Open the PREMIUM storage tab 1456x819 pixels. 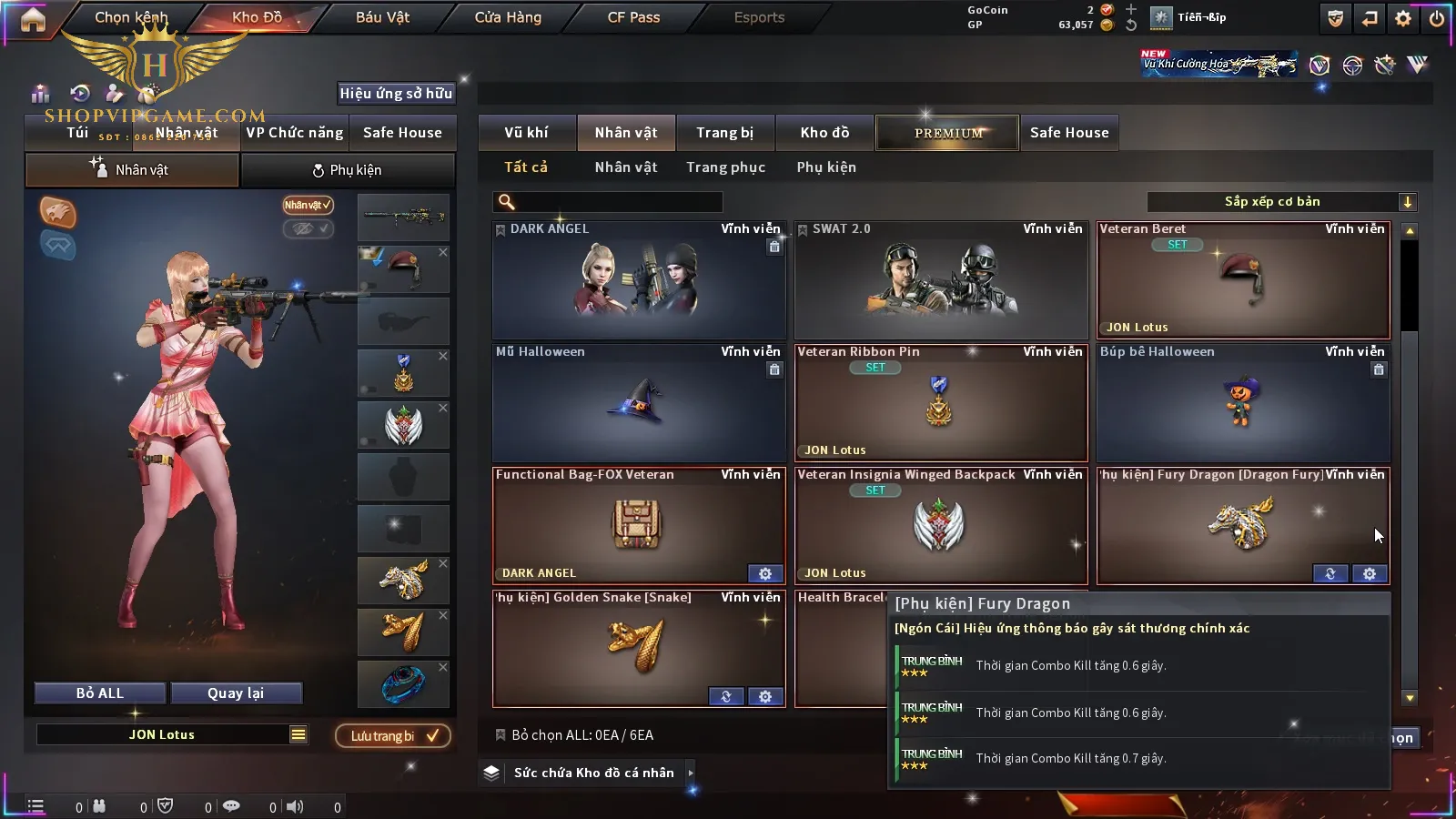947,133
